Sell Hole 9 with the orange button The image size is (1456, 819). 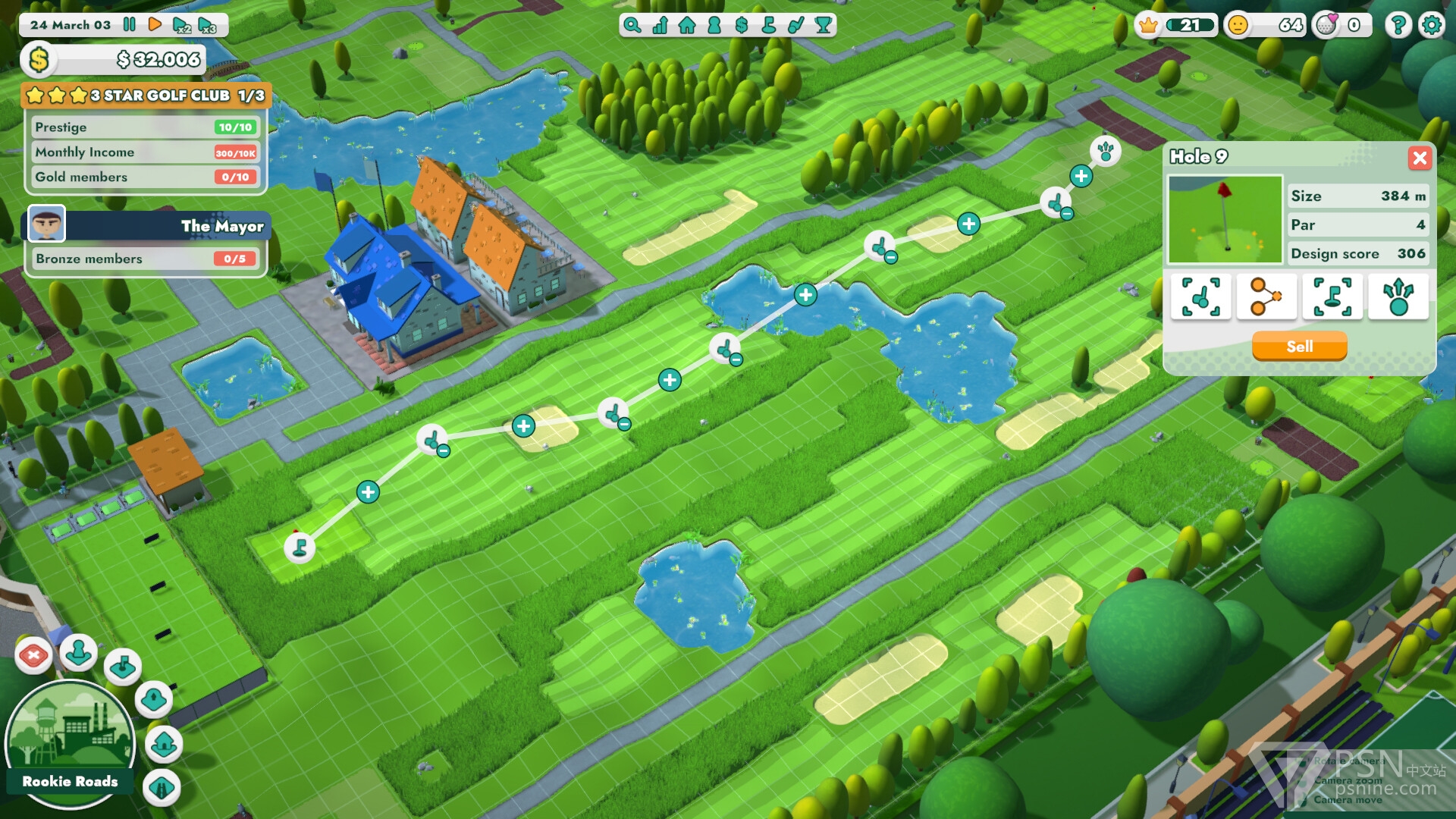coord(1299,347)
